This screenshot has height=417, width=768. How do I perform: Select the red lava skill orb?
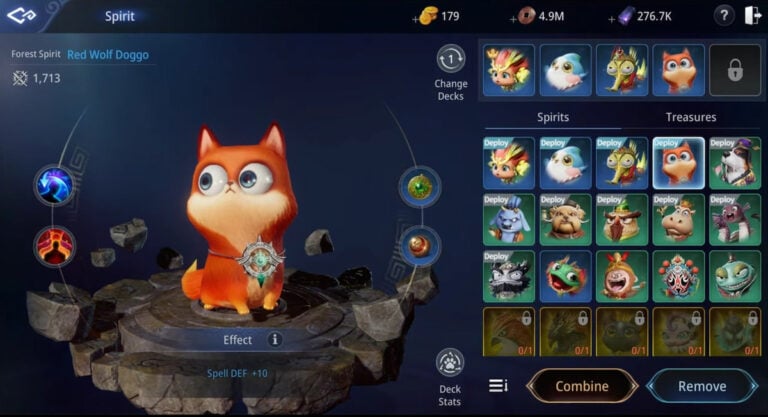(54, 244)
